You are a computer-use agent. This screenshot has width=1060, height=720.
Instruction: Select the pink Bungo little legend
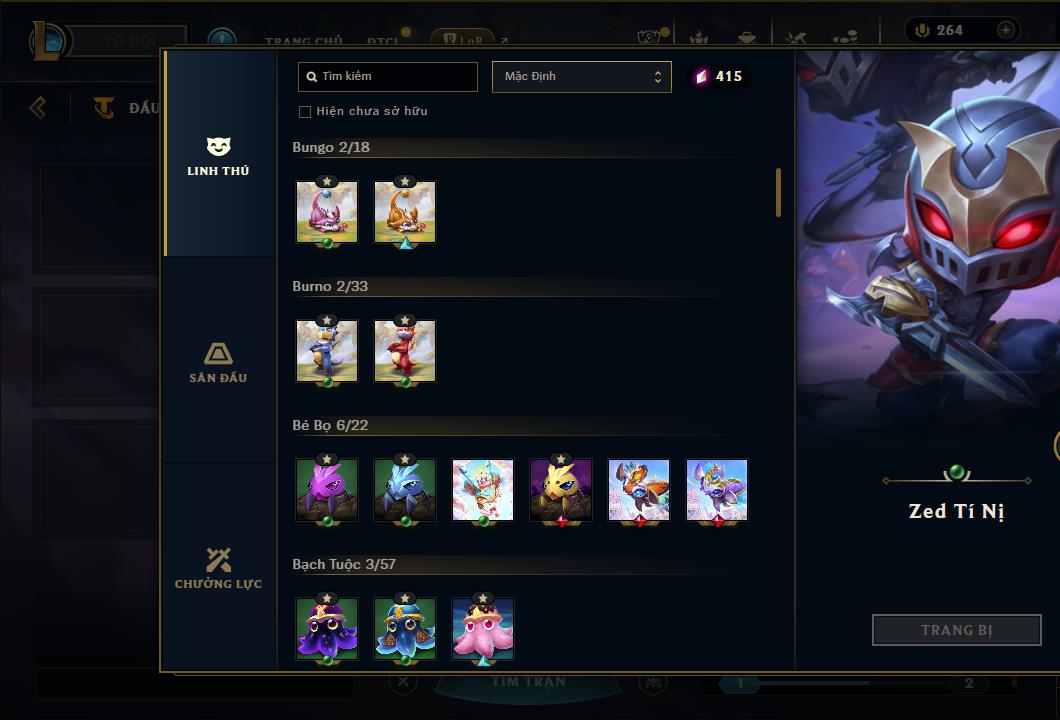click(x=327, y=212)
